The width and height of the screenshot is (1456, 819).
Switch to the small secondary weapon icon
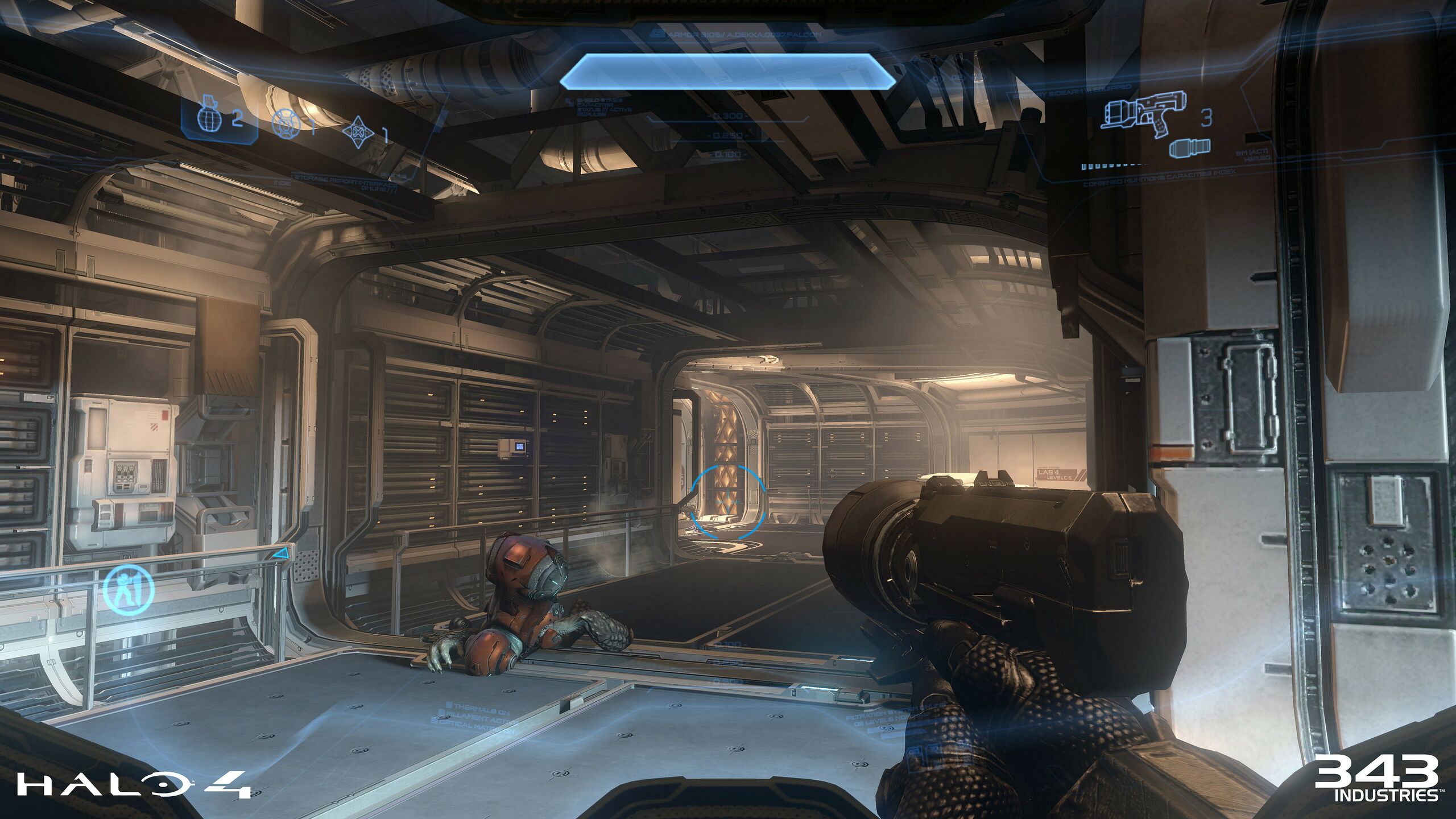[1189, 149]
